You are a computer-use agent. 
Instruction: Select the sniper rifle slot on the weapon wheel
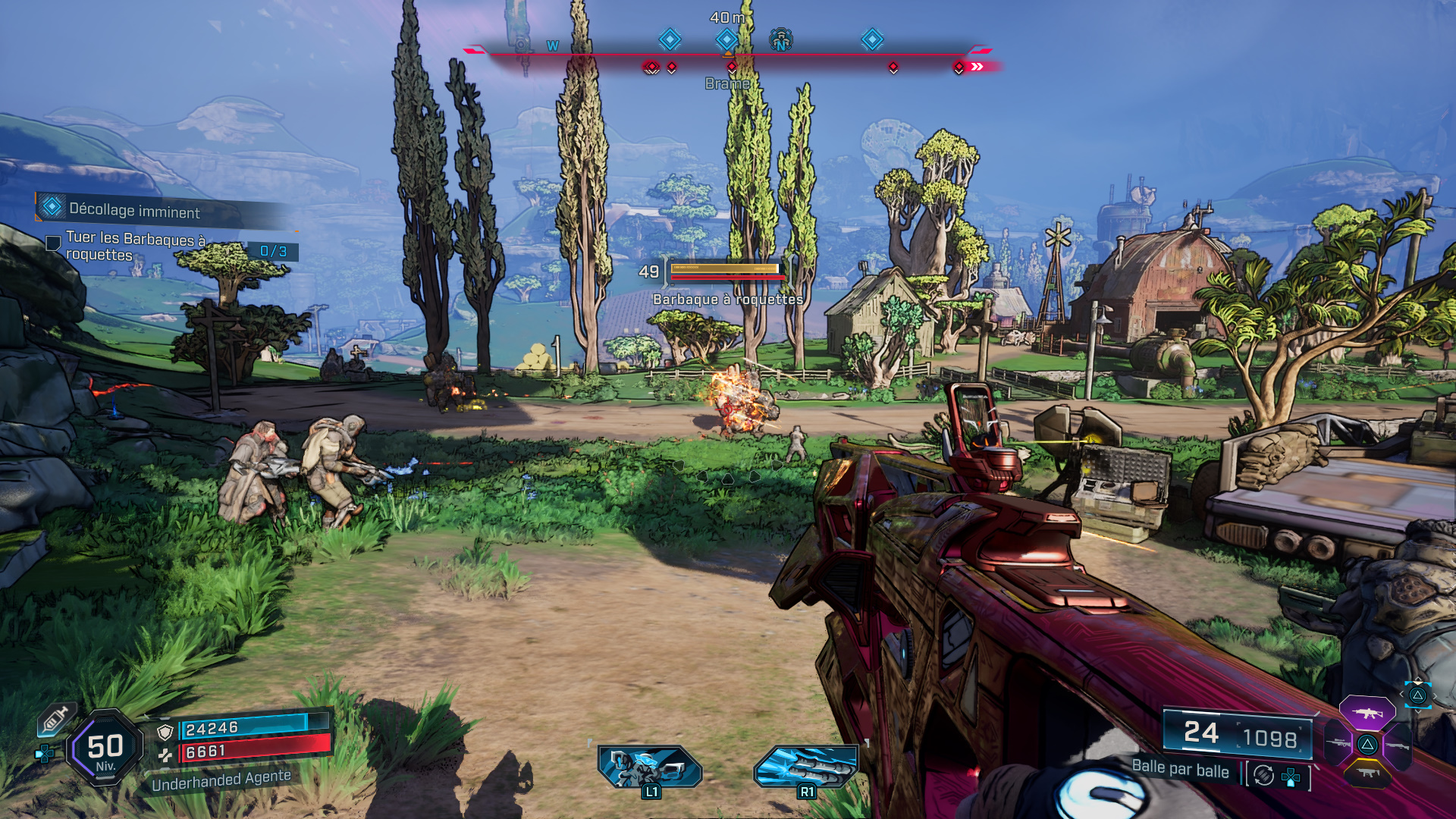[x=1338, y=743]
